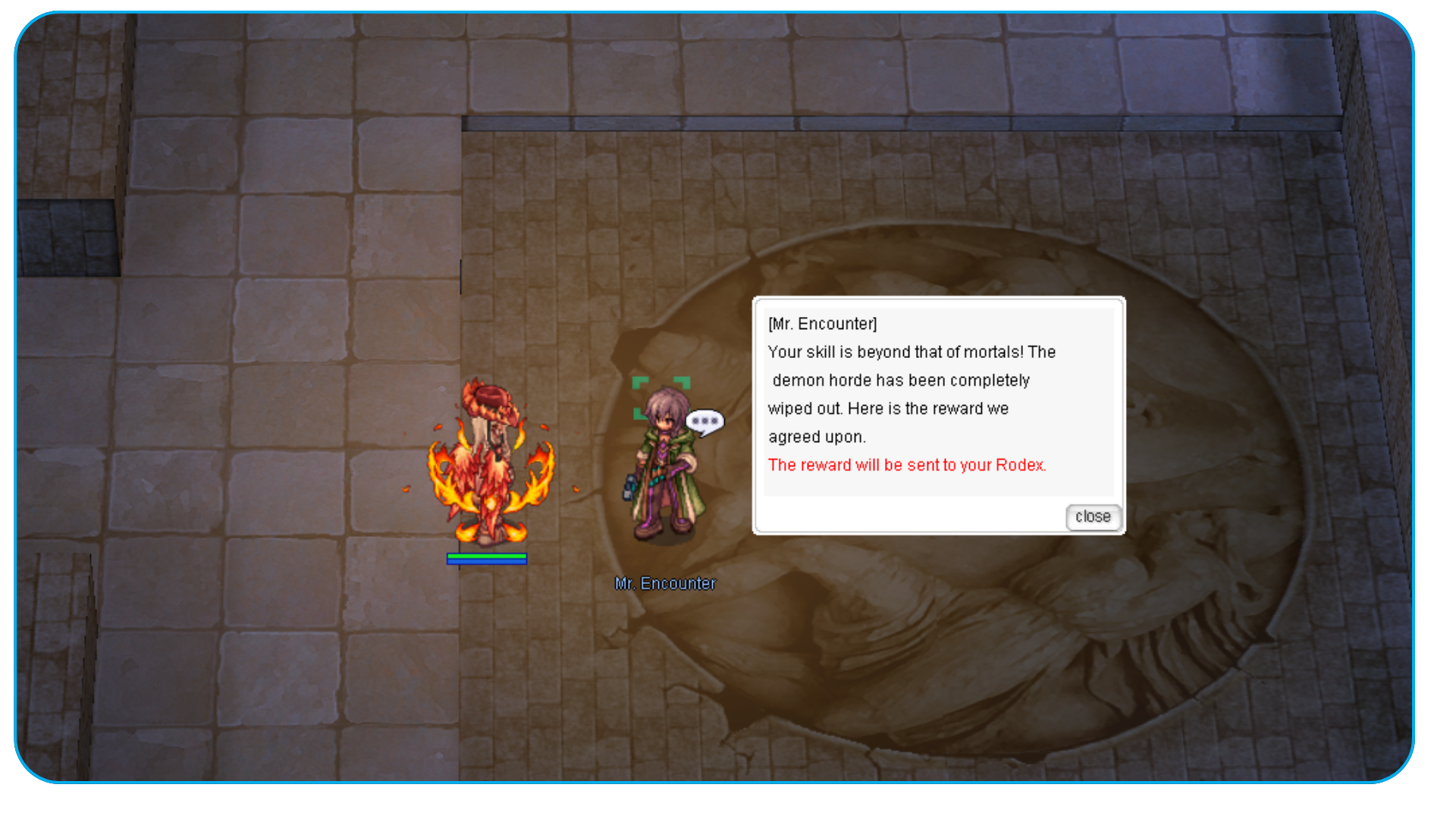Image resolution: width=1456 pixels, height=819 pixels.
Task: Close the Mr. Encounter dialogue box
Action: (1093, 517)
